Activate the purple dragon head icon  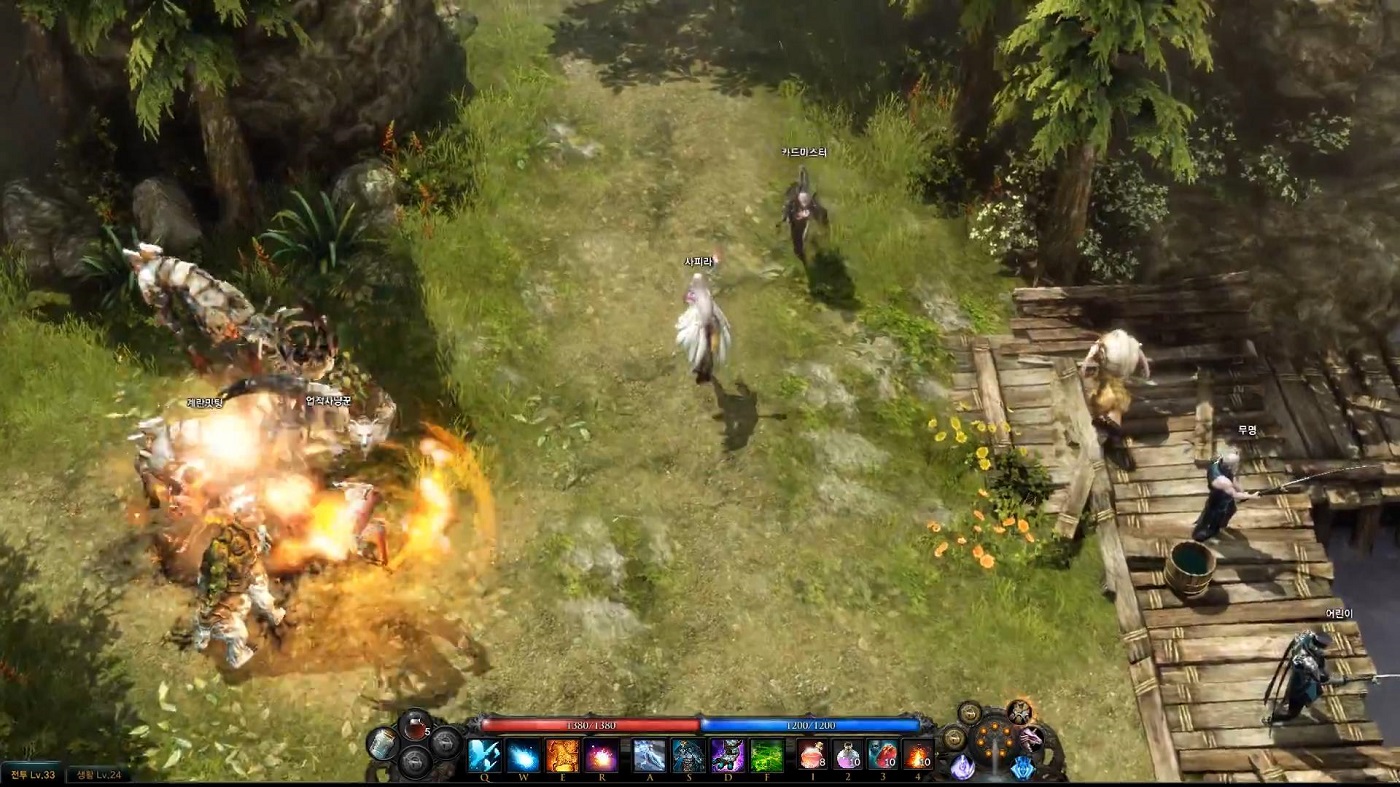(x=1030, y=740)
